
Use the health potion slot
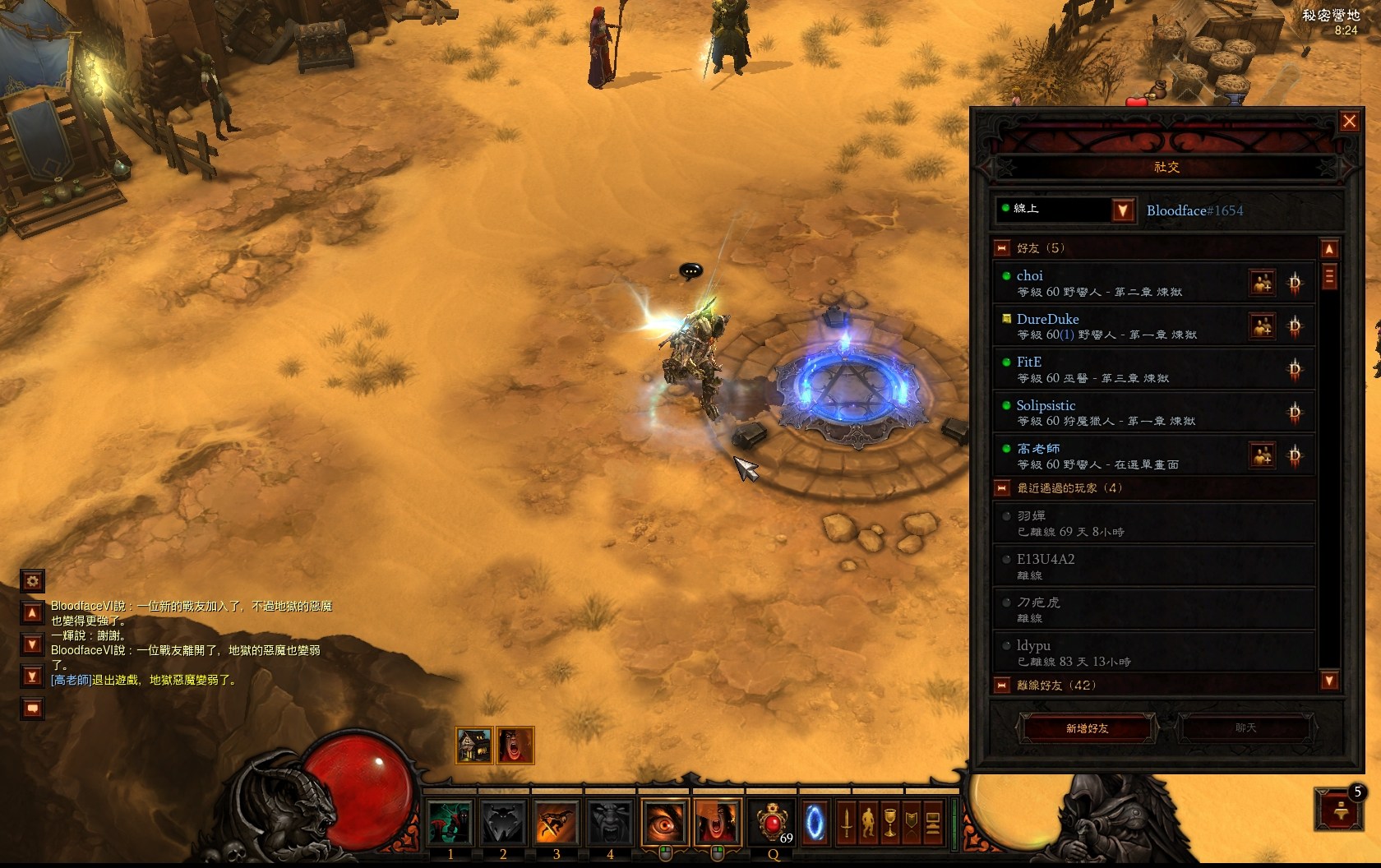pos(771,823)
